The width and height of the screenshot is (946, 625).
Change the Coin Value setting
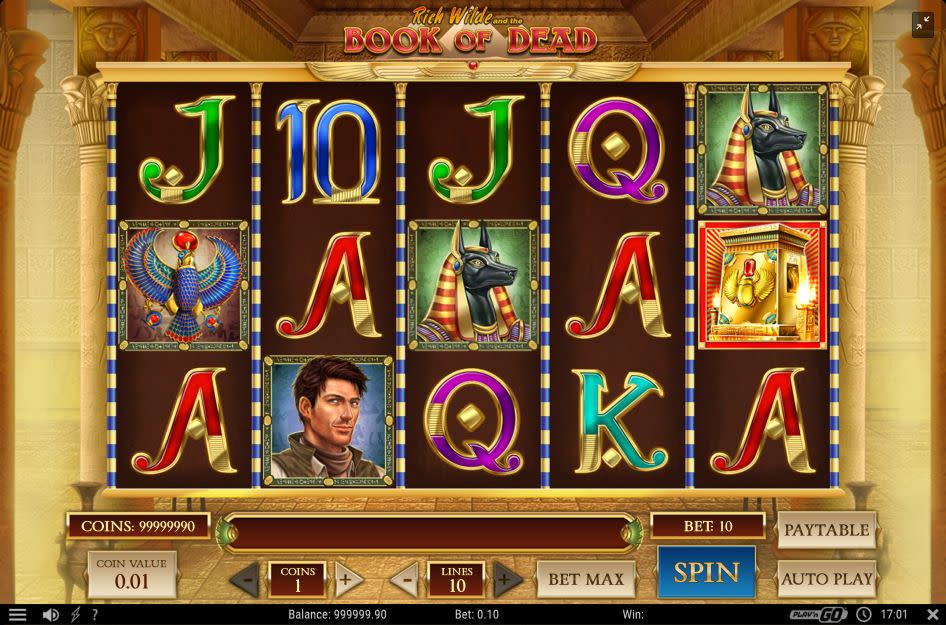(131, 574)
